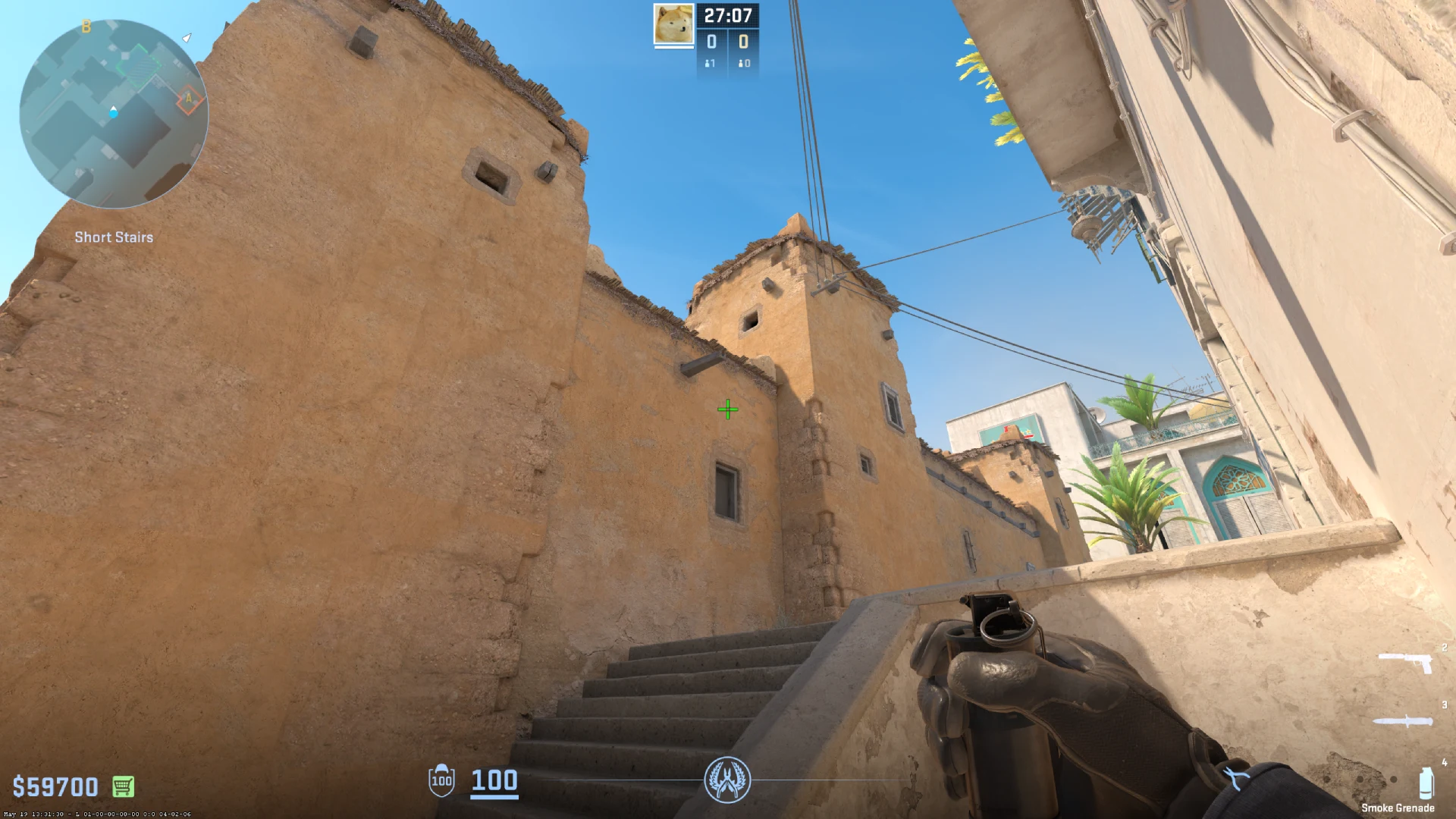
Task: Click the green crosshair at screen center
Action: 728,409
